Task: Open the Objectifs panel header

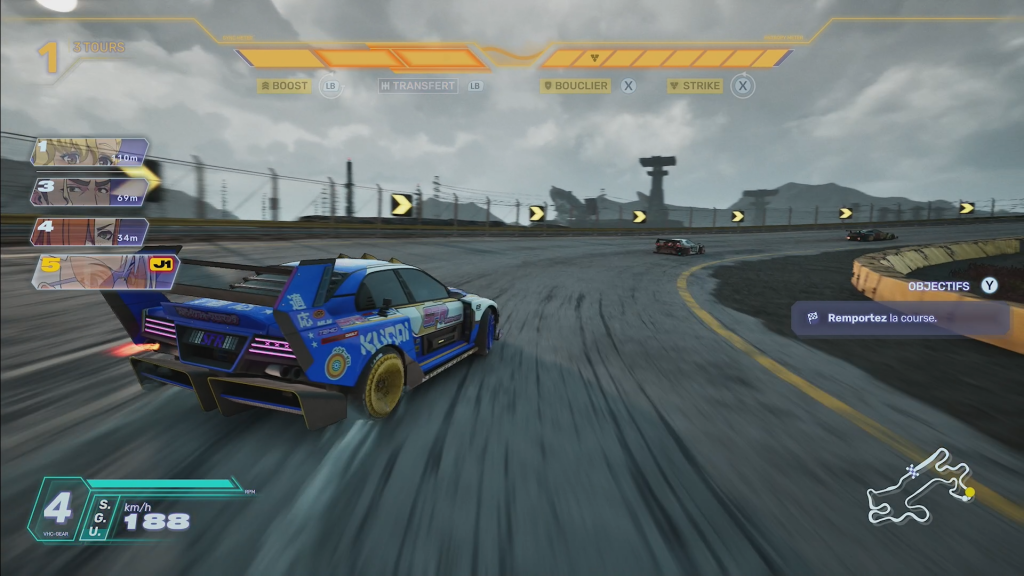Action: pos(939,286)
